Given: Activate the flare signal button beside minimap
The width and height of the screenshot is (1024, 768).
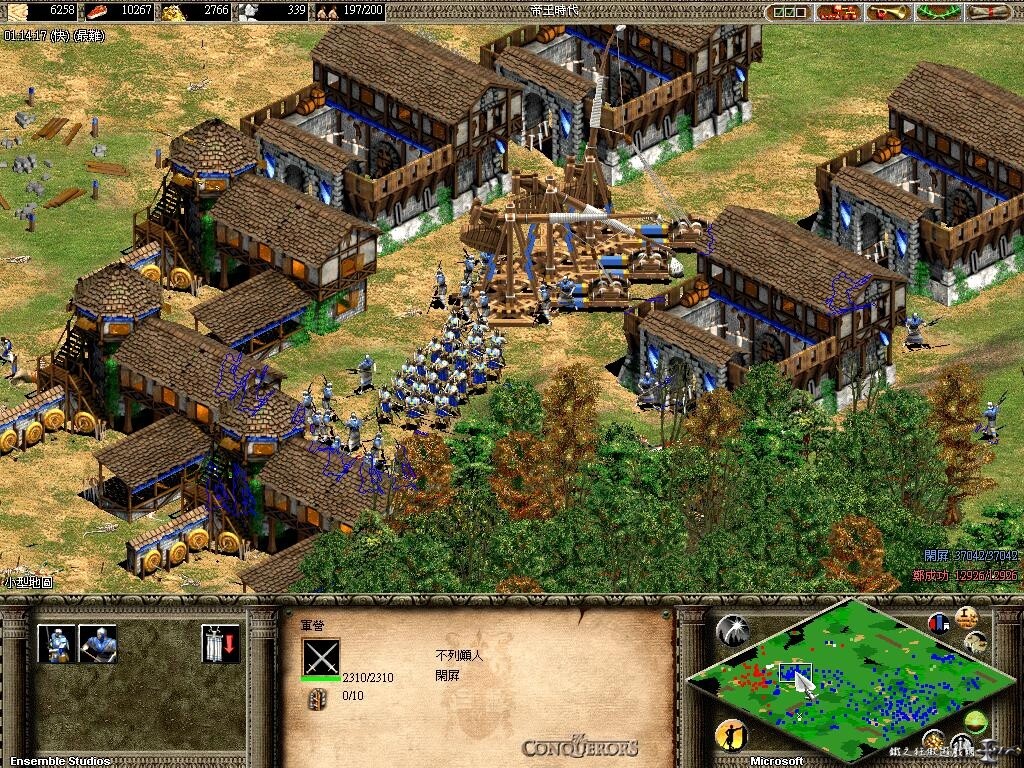Looking at the screenshot, I should coord(732,630).
